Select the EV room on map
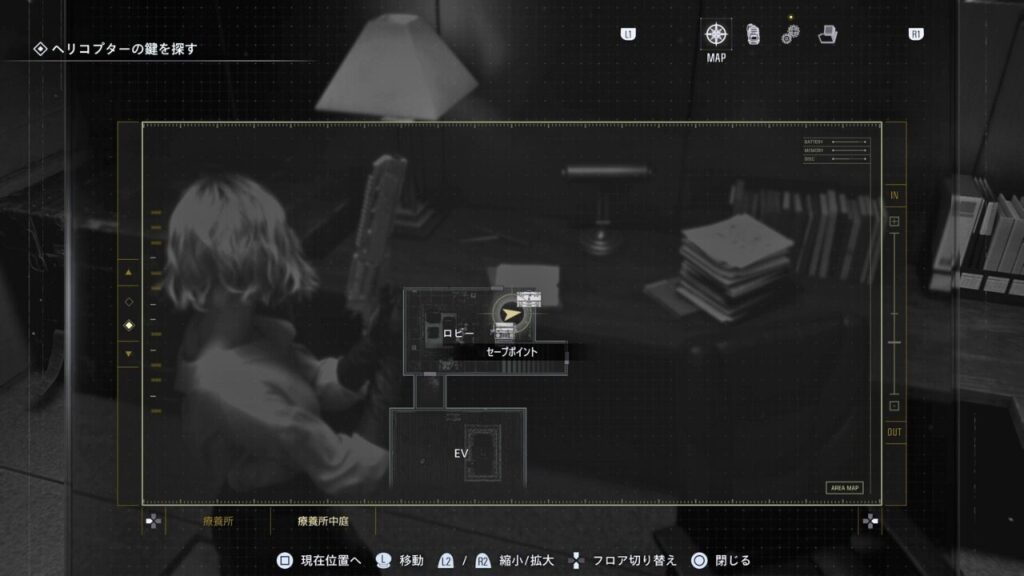The image size is (1024, 576). point(461,453)
